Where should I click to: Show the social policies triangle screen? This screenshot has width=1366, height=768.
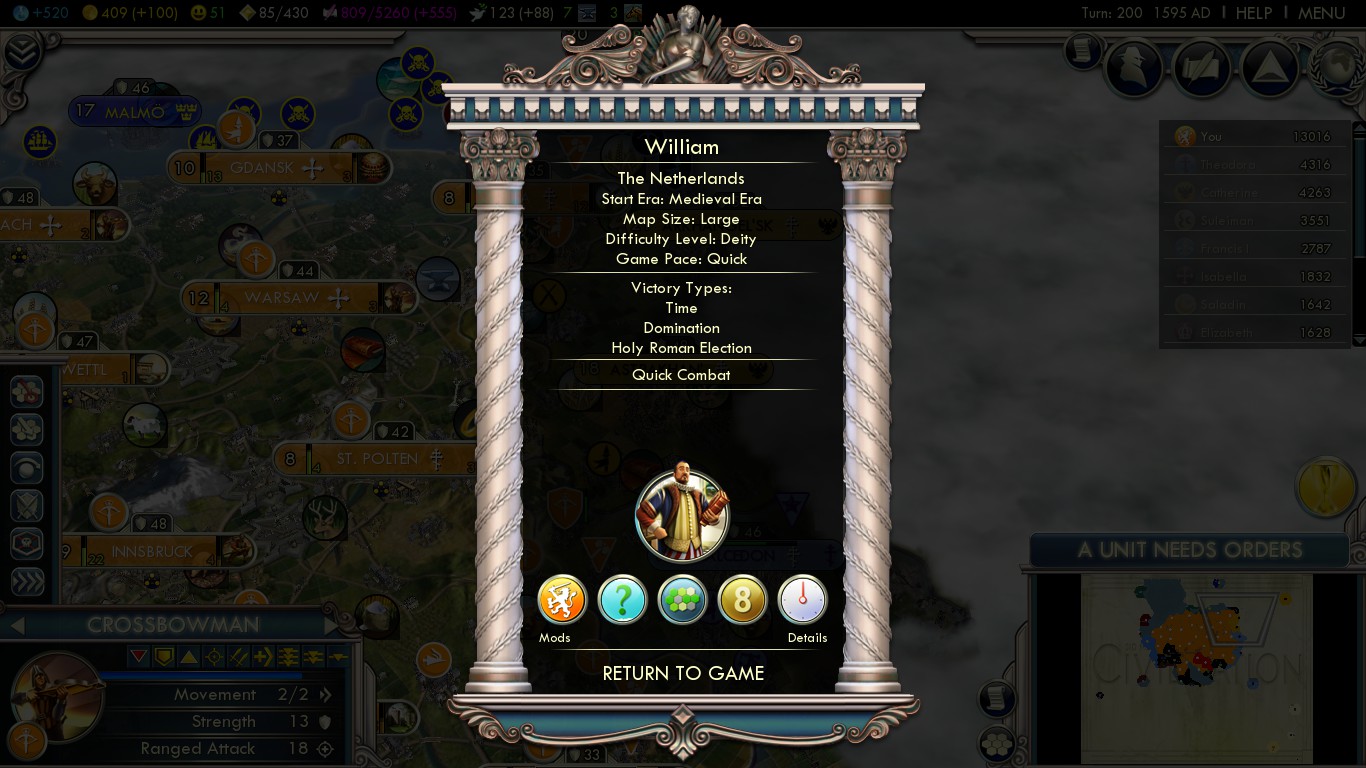[x=1269, y=68]
